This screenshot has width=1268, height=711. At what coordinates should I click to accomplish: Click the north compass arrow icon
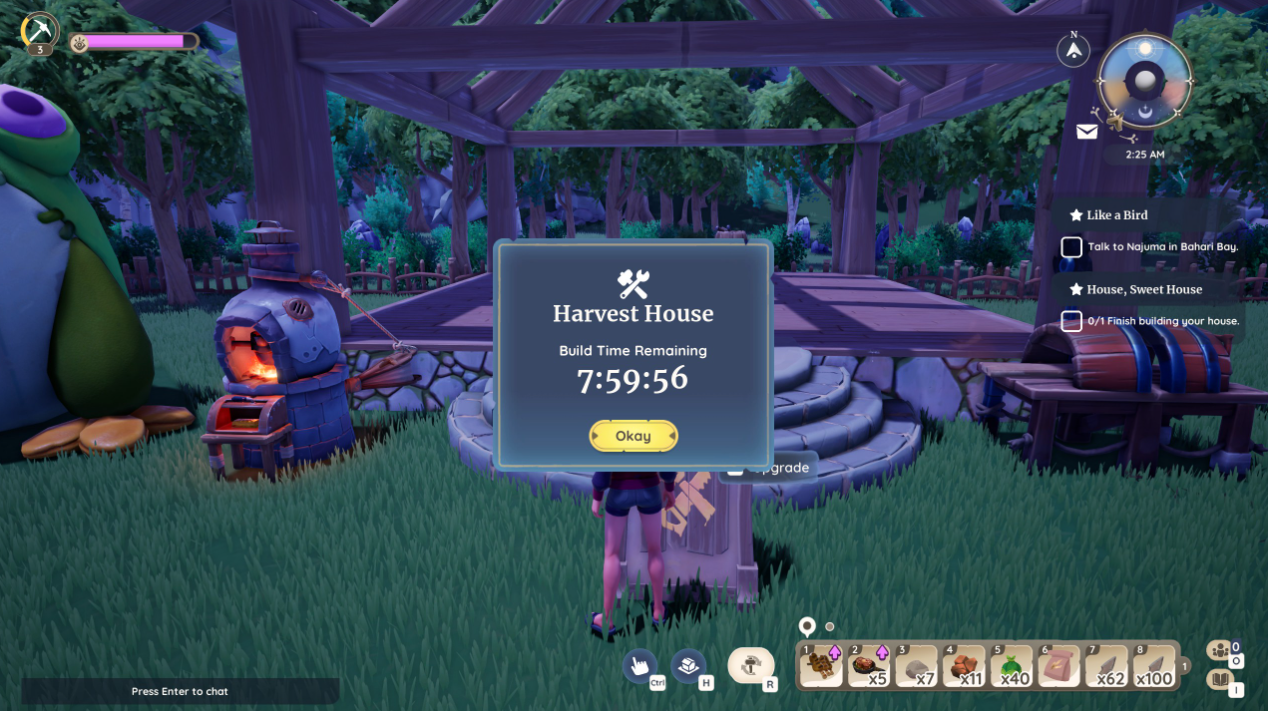[1074, 49]
